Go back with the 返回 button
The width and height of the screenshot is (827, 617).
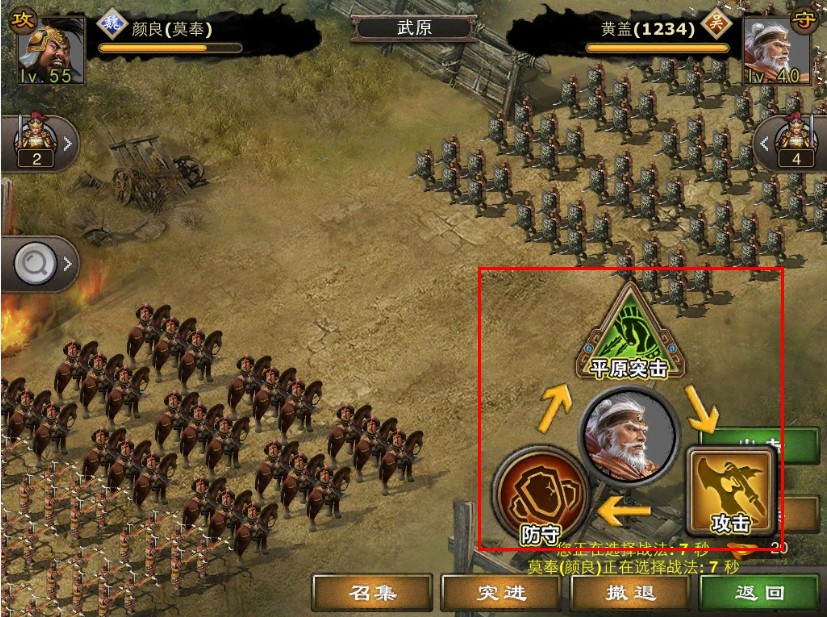pyautogui.click(x=760, y=592)
